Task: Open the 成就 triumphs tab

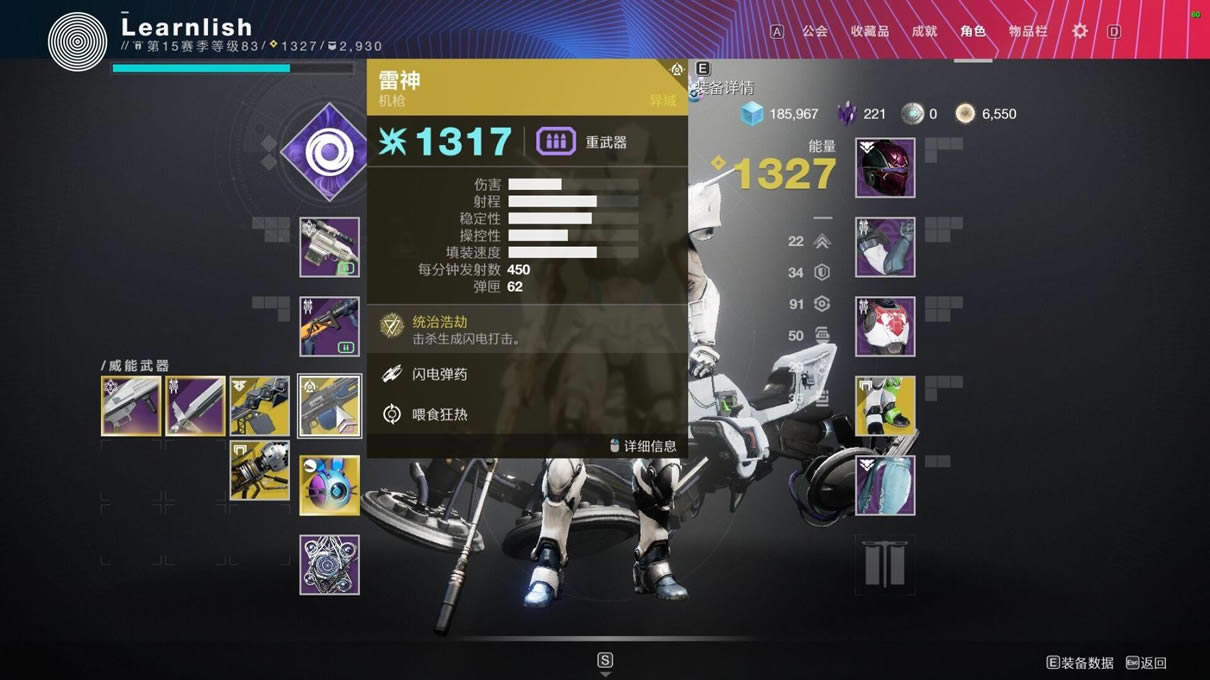Action: (924, 31)
